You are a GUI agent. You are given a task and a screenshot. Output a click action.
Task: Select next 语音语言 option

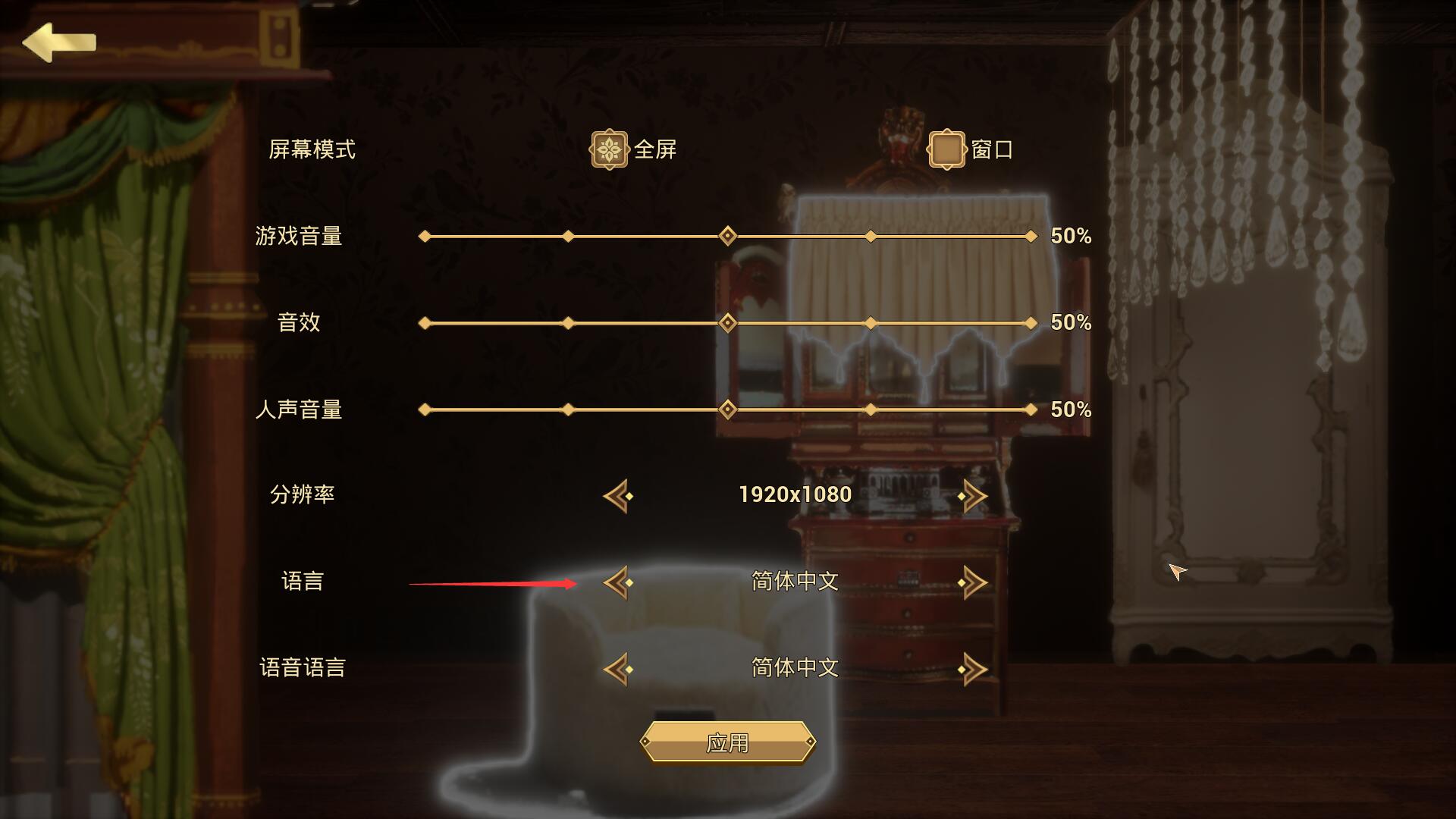click(x=972, y=669)
